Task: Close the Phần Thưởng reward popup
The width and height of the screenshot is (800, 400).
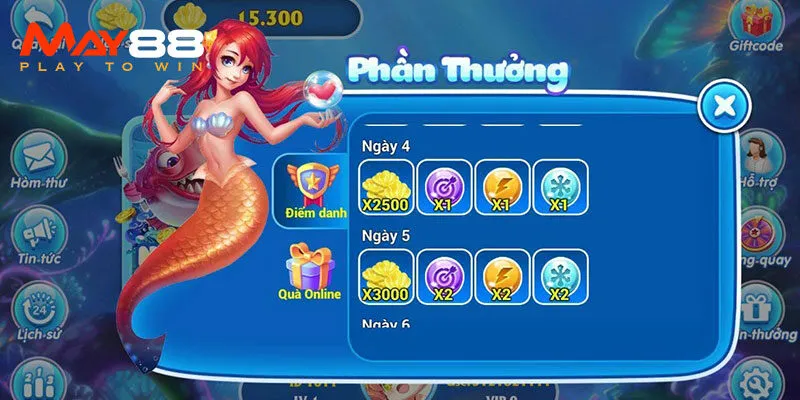Action: (x=725, y=105)
